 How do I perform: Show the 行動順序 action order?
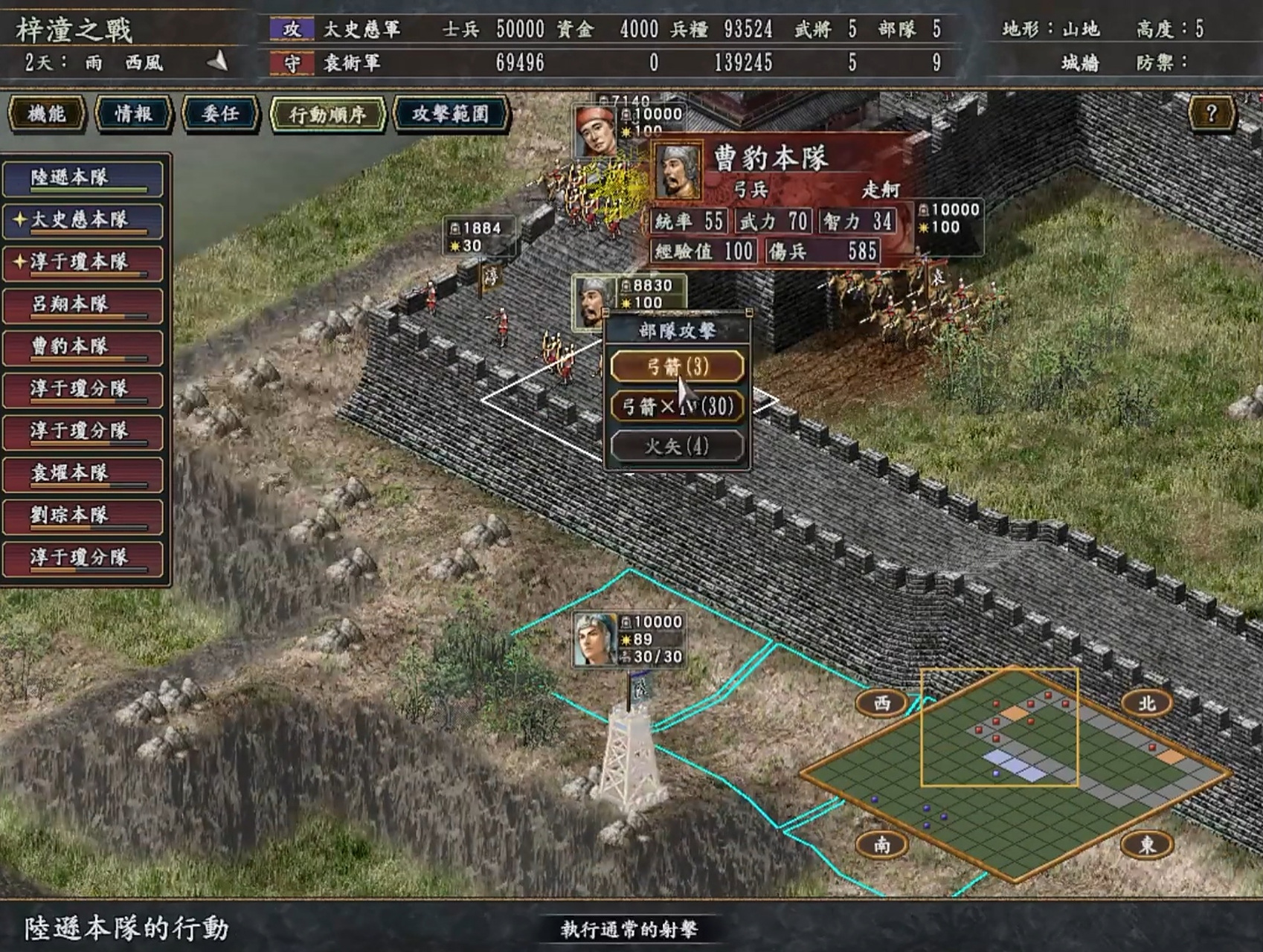tap(327, 115)
